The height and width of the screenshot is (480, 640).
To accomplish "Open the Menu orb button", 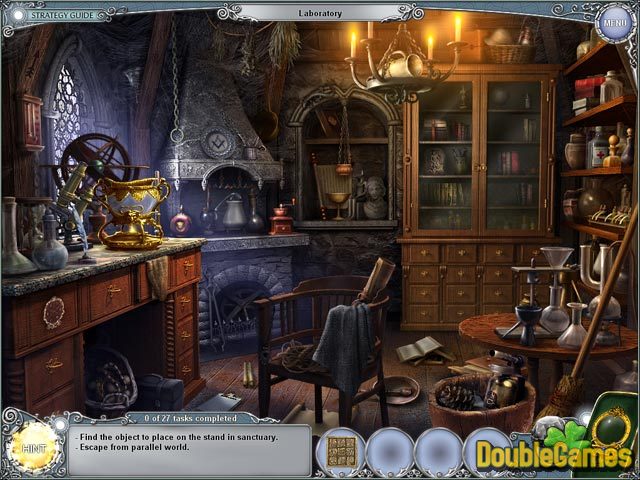I will click(x=615, y=21).
